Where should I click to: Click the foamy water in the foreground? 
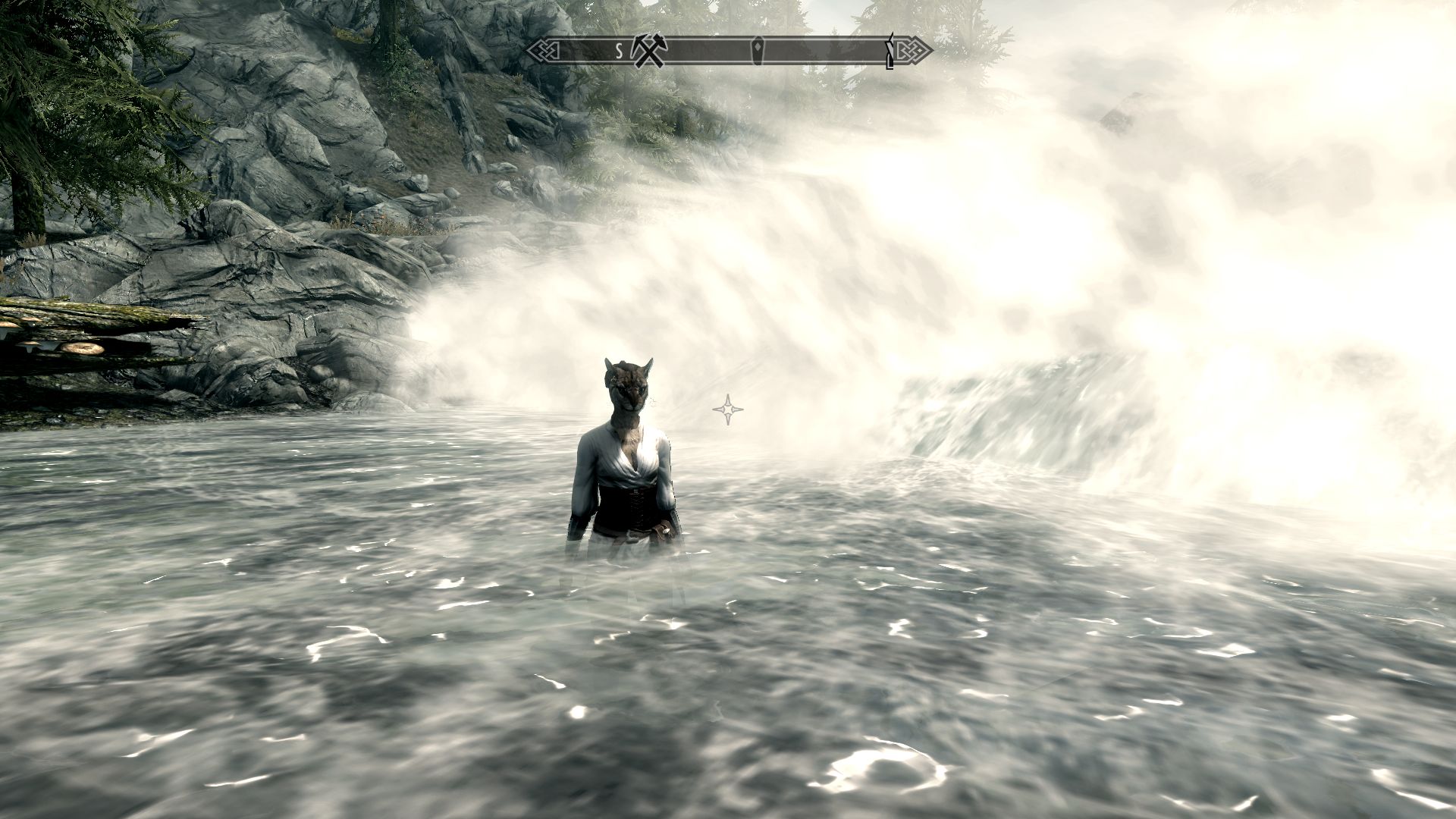pyautogui.click(x=531, y=720)
